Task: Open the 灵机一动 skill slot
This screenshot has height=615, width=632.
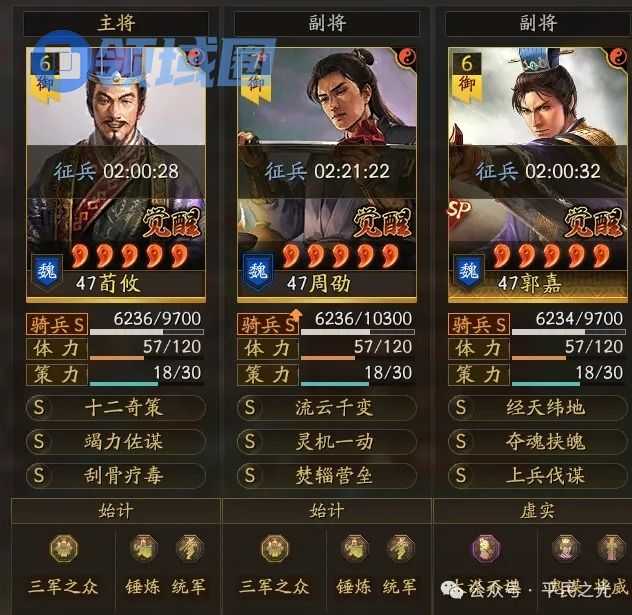Action: pyautogui.click(x=327, y=441)
